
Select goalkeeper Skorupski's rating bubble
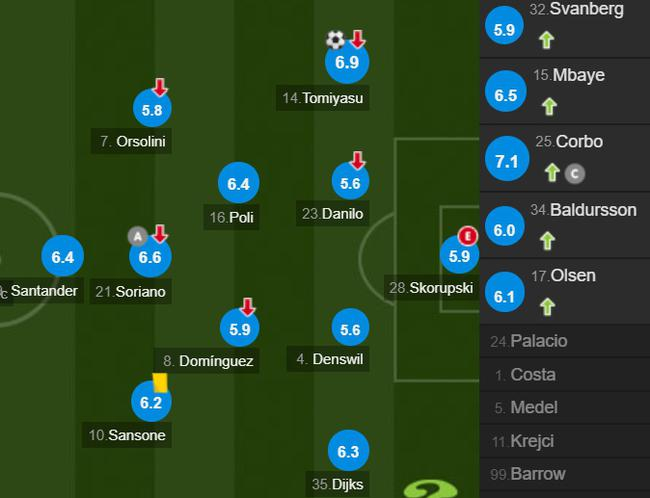pyautogui.click(x=459, y=256)
